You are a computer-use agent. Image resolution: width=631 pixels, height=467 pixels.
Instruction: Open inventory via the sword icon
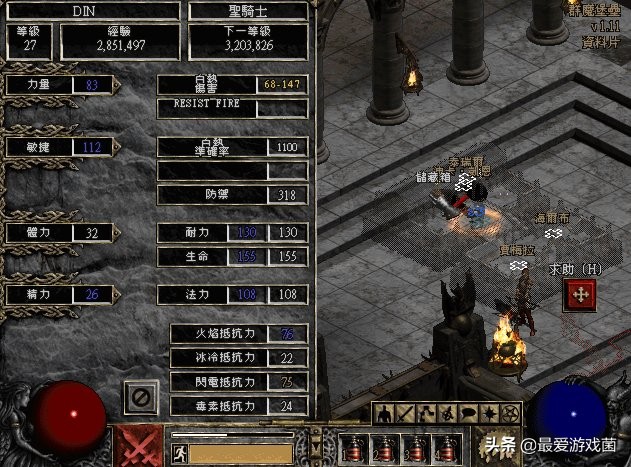(x=406, y=412)
